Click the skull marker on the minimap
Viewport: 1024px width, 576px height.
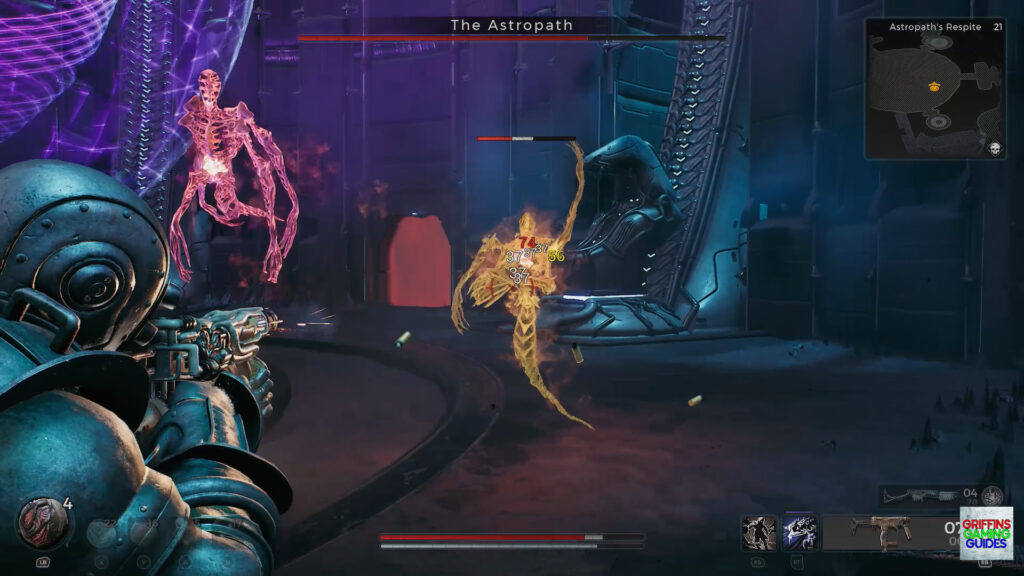click(x=995, y=149)
